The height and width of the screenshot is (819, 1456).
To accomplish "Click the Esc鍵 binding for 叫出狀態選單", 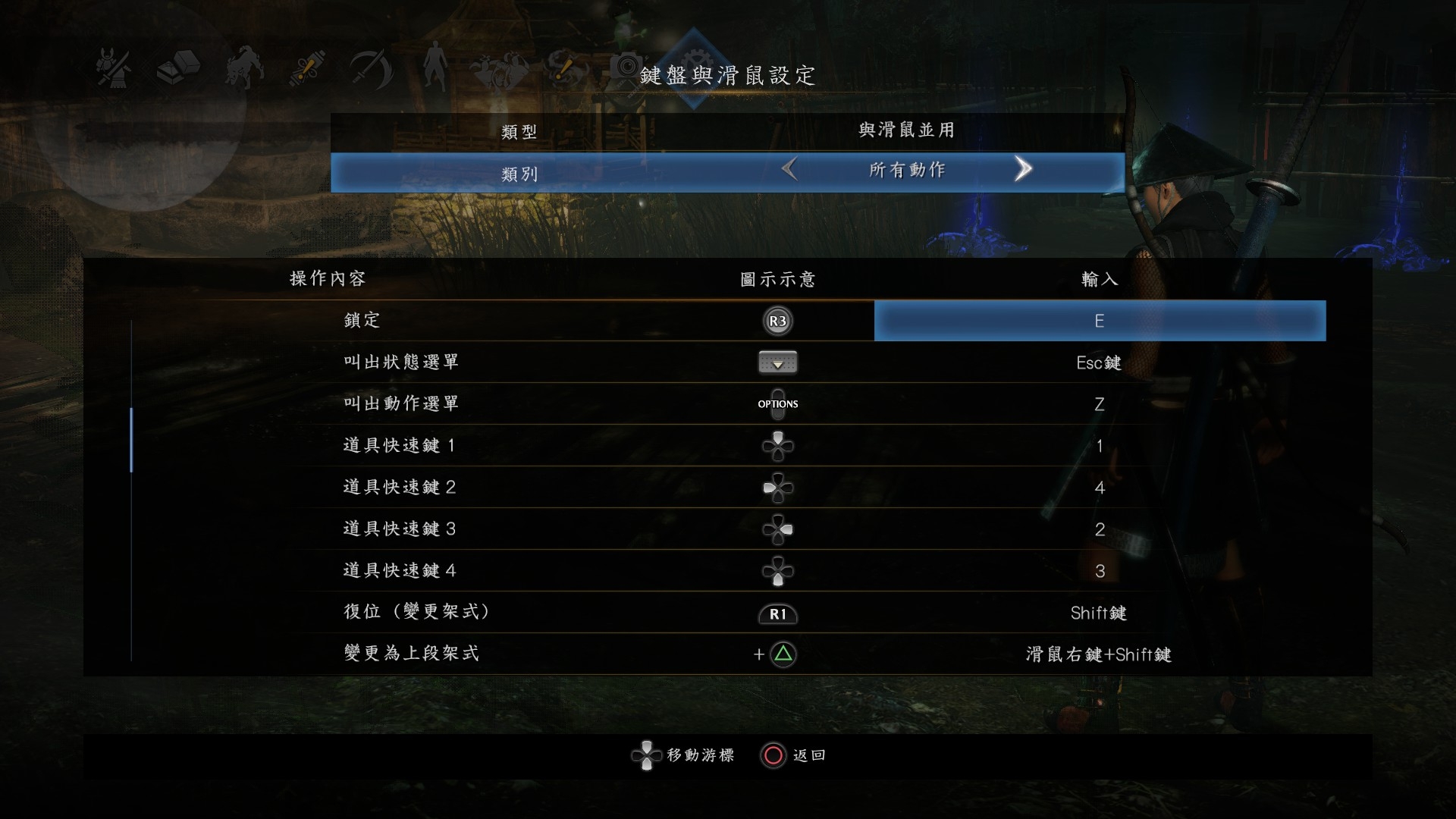I will coord(1099,362).
